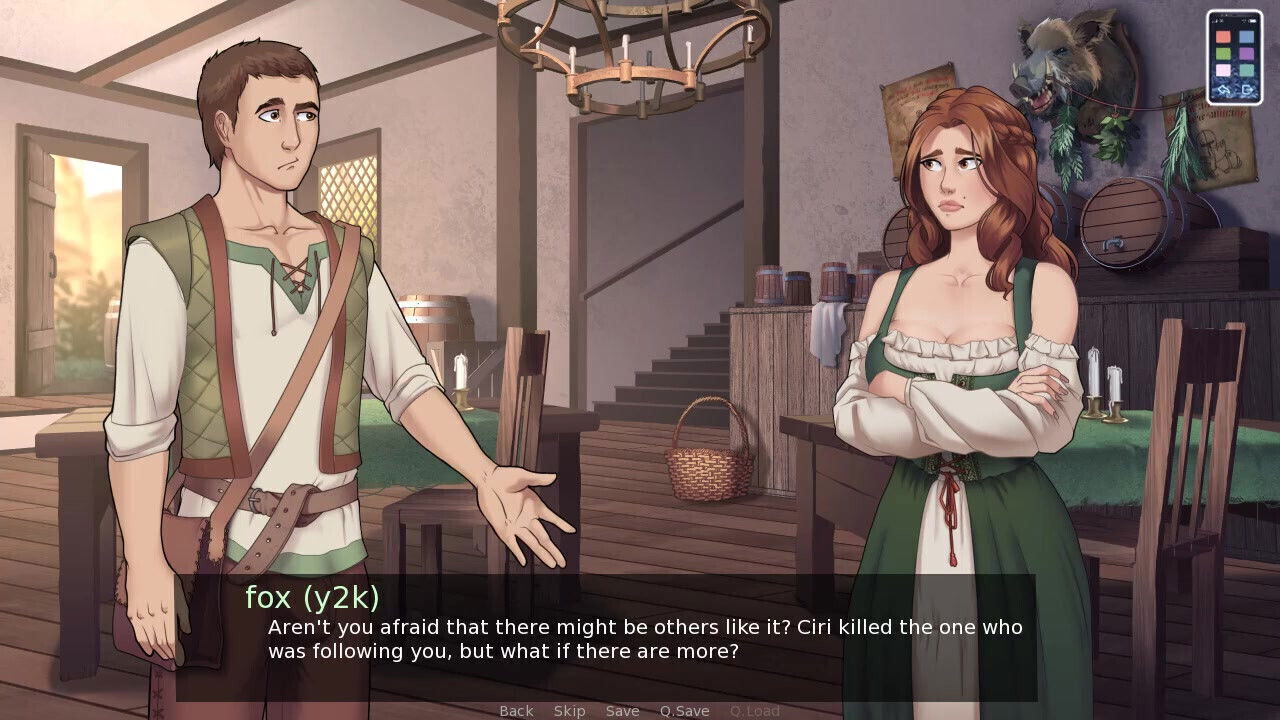Open the Save screen

click(623, 710)
